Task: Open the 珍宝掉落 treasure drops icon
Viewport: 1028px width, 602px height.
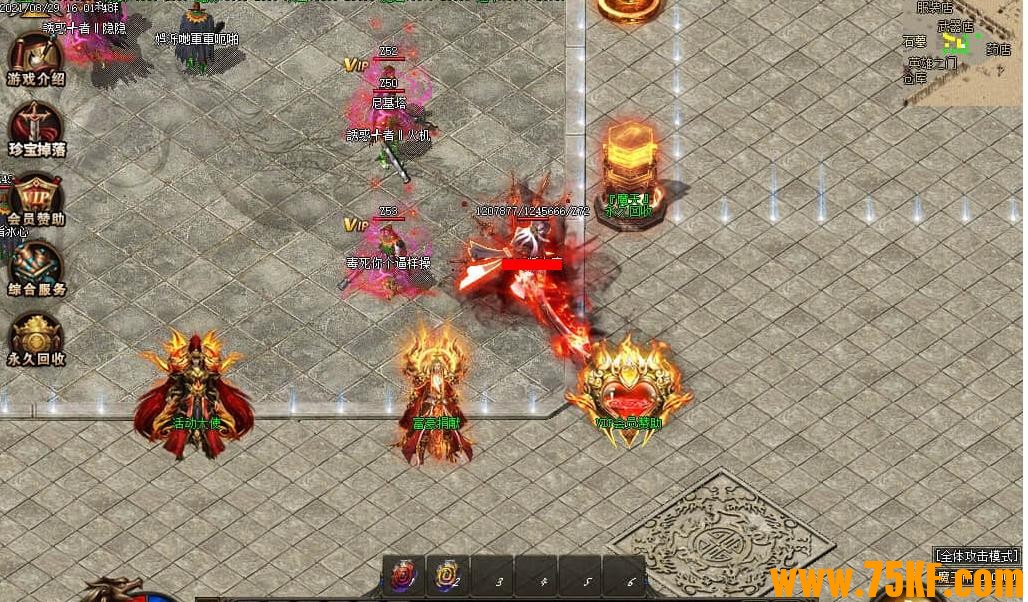Action: pos(36,128)
